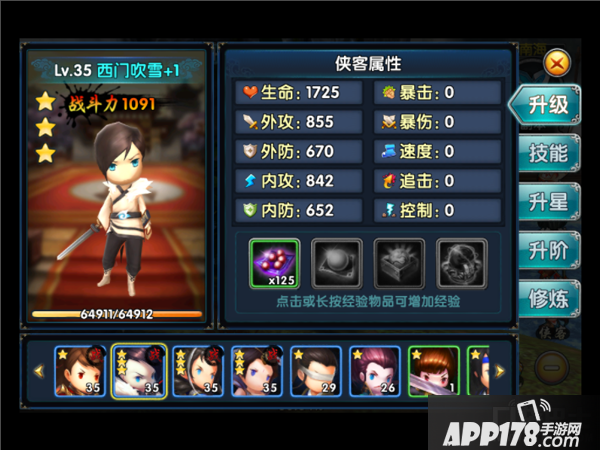The height and width of the screenshot is (450, 600).
Task: Choose the level 29 hero portrait
Action: point(315,370)
